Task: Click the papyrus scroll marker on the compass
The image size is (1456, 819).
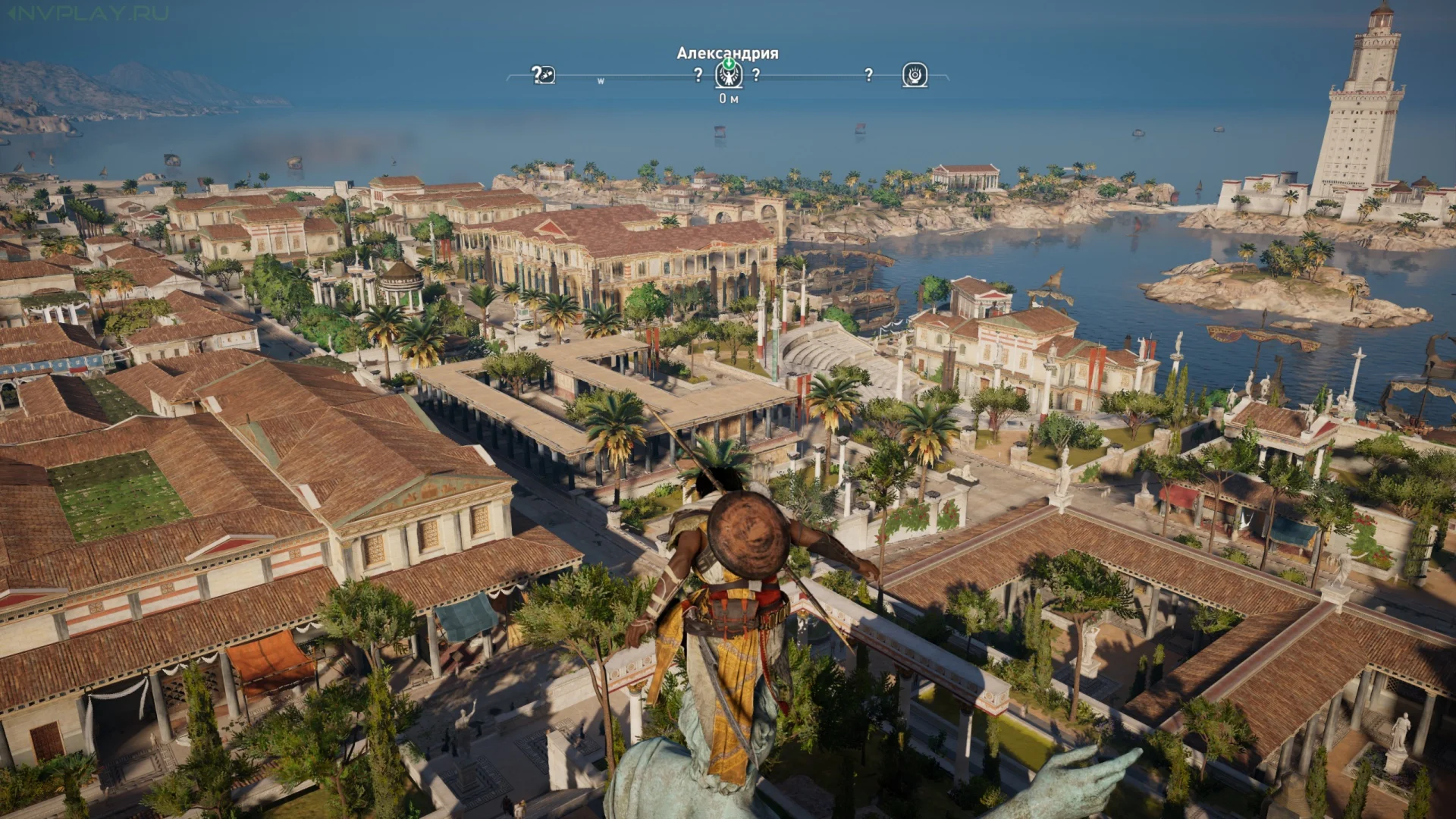Action: click(x=544, y=75)
